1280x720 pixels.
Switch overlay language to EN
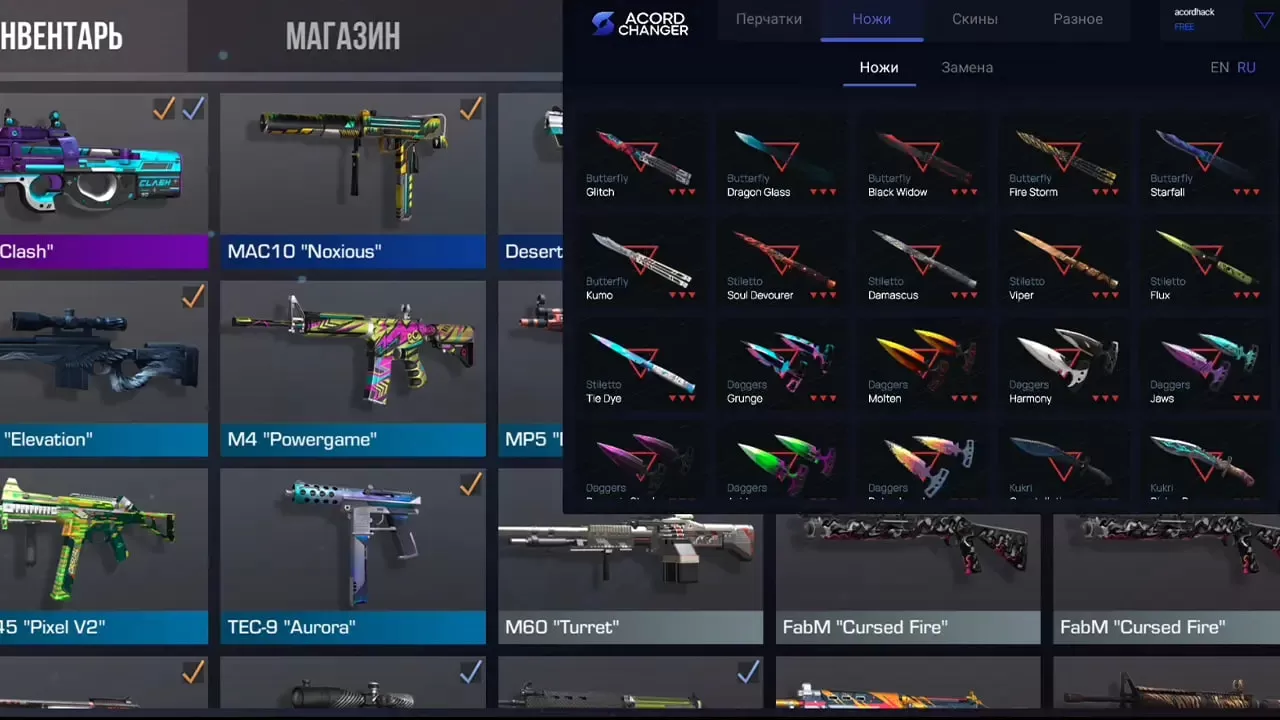point(1219,68)
